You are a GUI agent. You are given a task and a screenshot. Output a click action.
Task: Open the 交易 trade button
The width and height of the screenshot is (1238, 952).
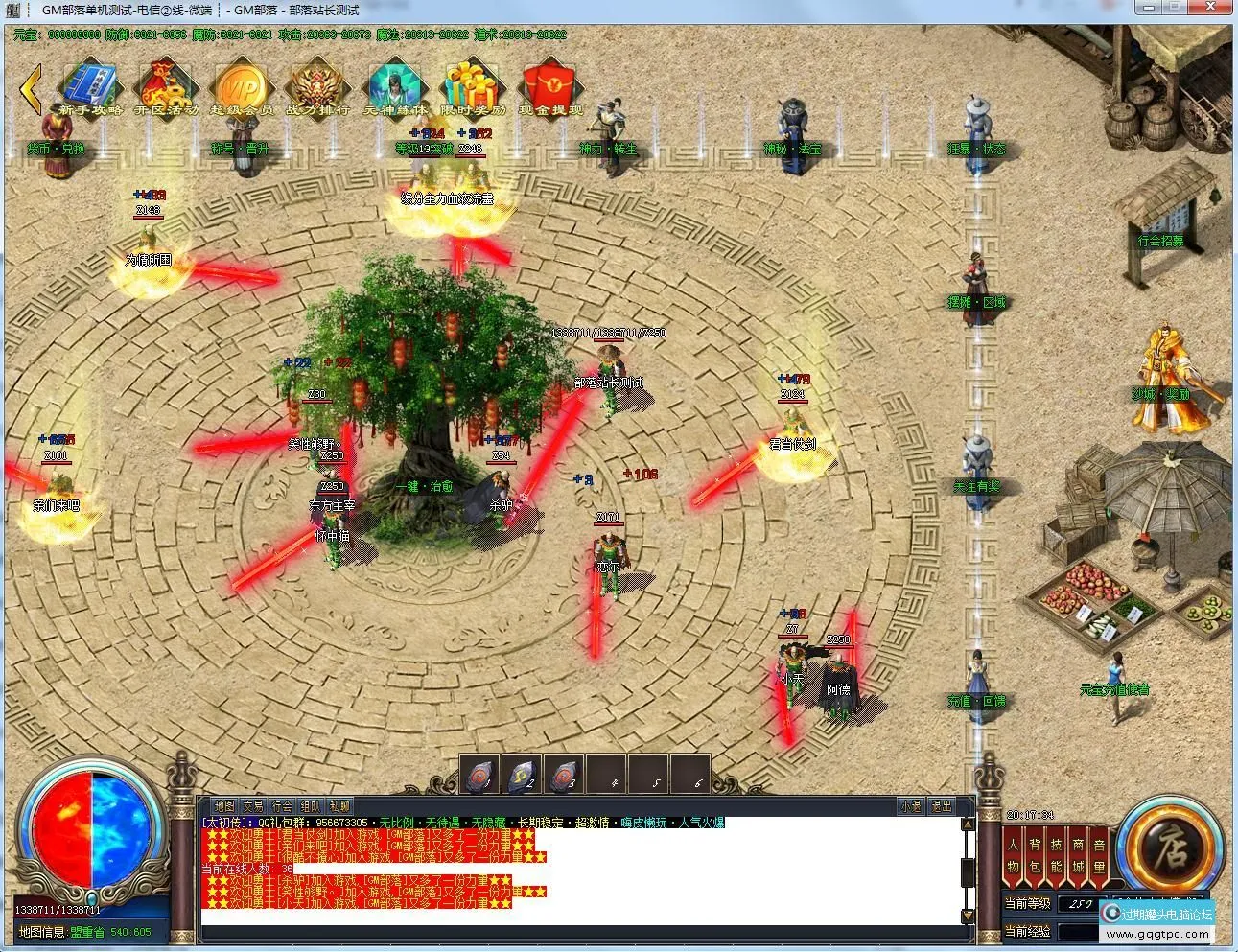click(253, 806)
